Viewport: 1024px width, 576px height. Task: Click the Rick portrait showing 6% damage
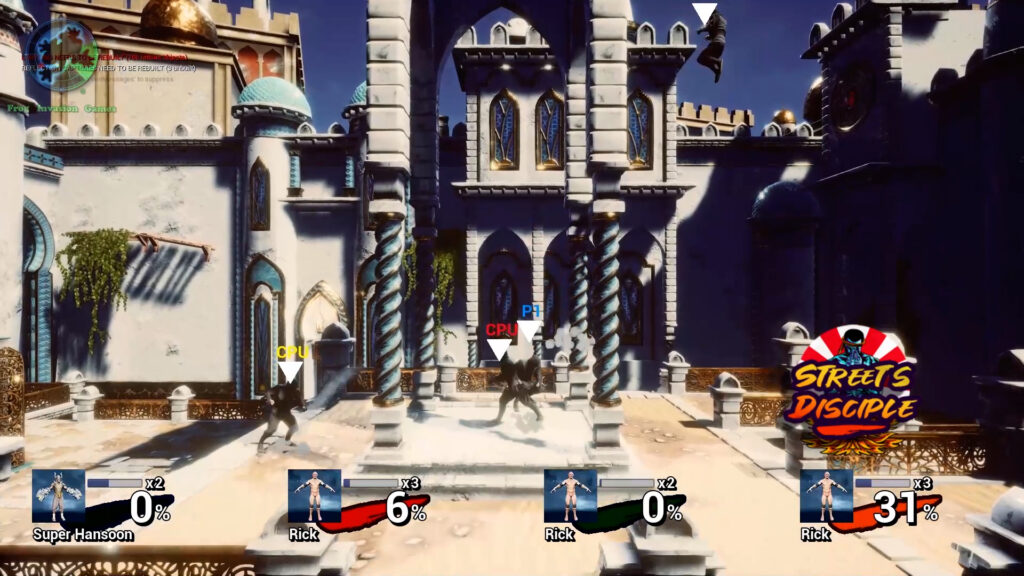coord(314,496)
